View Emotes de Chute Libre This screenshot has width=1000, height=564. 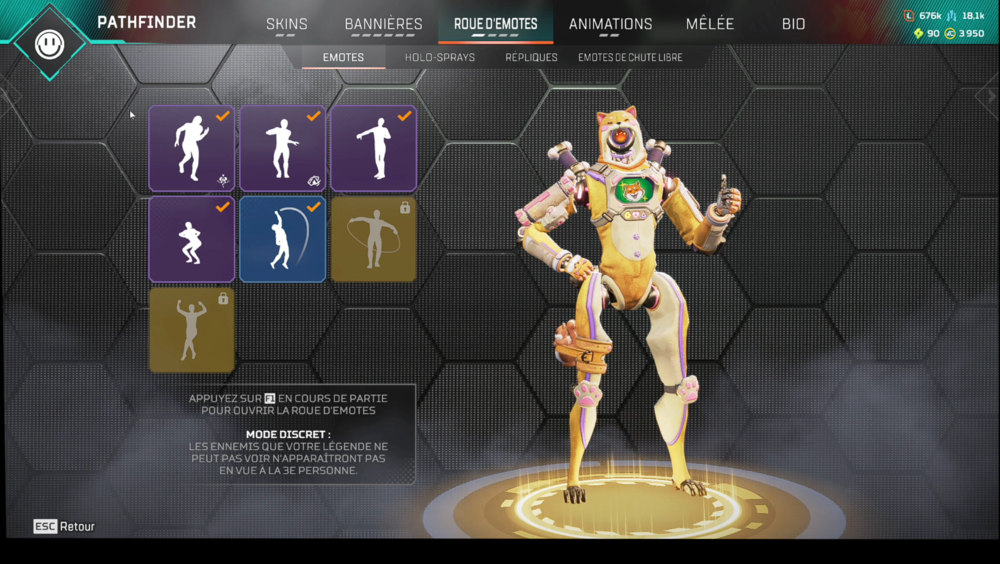click(630, 58)
